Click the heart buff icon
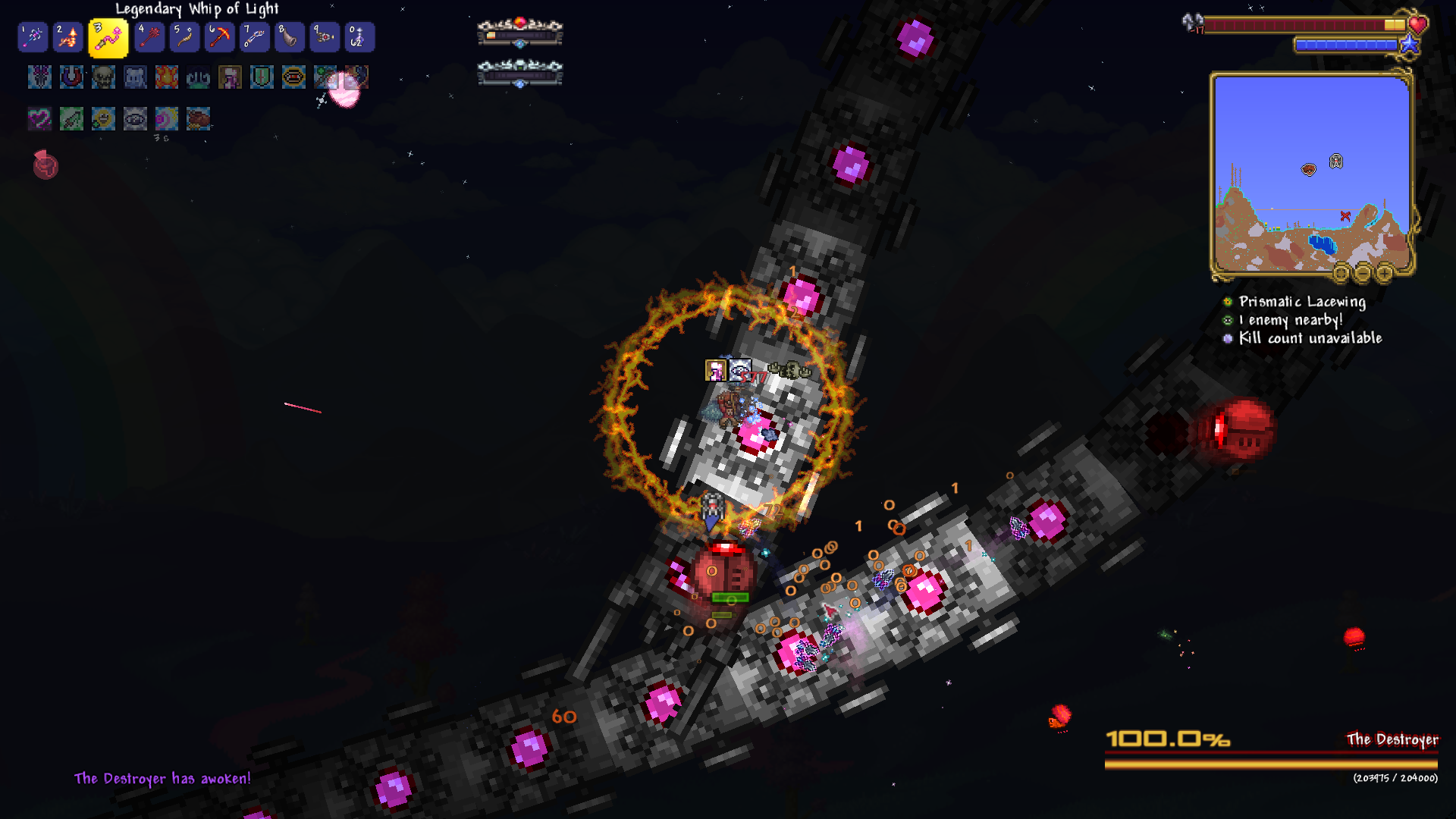 pos(39,118)
